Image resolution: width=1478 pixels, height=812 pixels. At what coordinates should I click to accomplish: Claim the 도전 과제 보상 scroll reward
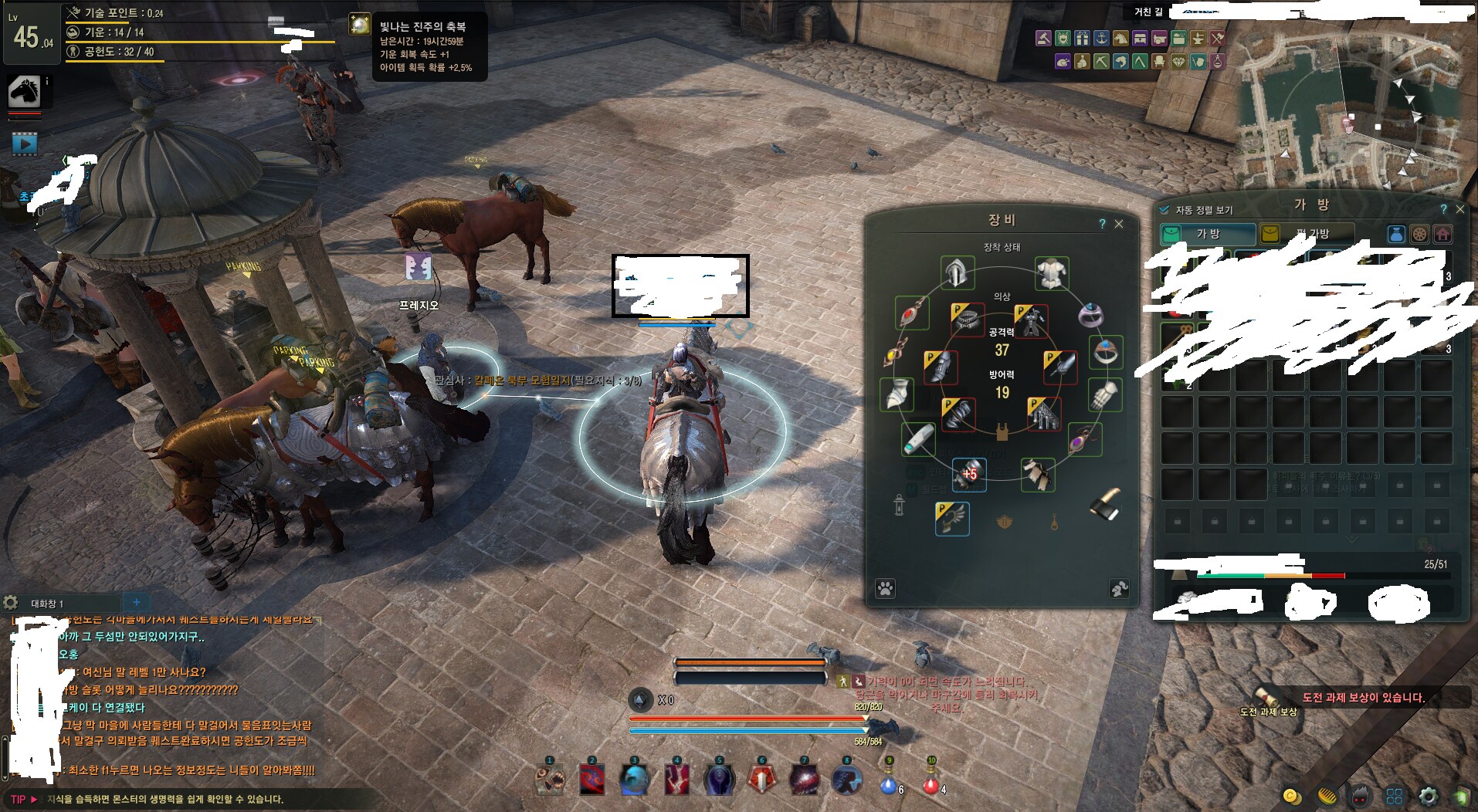pos(1266,695)
